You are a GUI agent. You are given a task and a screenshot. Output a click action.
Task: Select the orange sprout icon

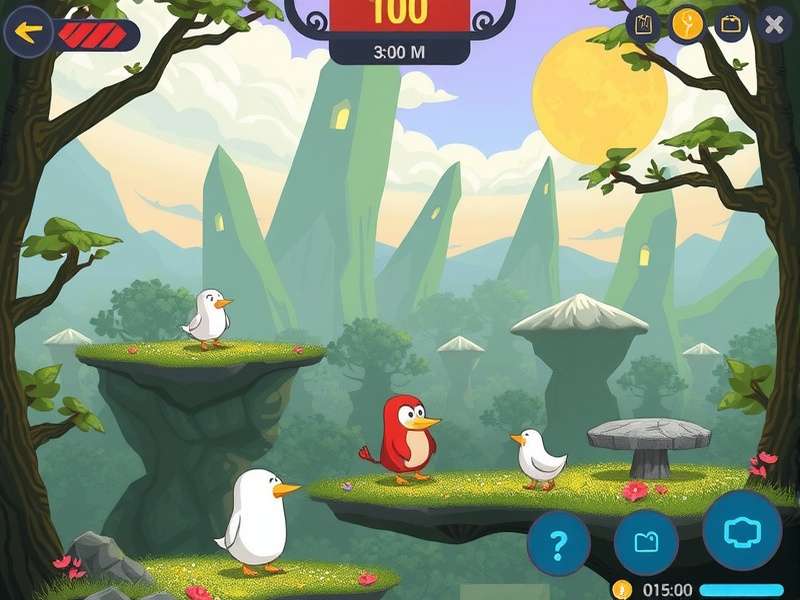[x=687, y=24]
